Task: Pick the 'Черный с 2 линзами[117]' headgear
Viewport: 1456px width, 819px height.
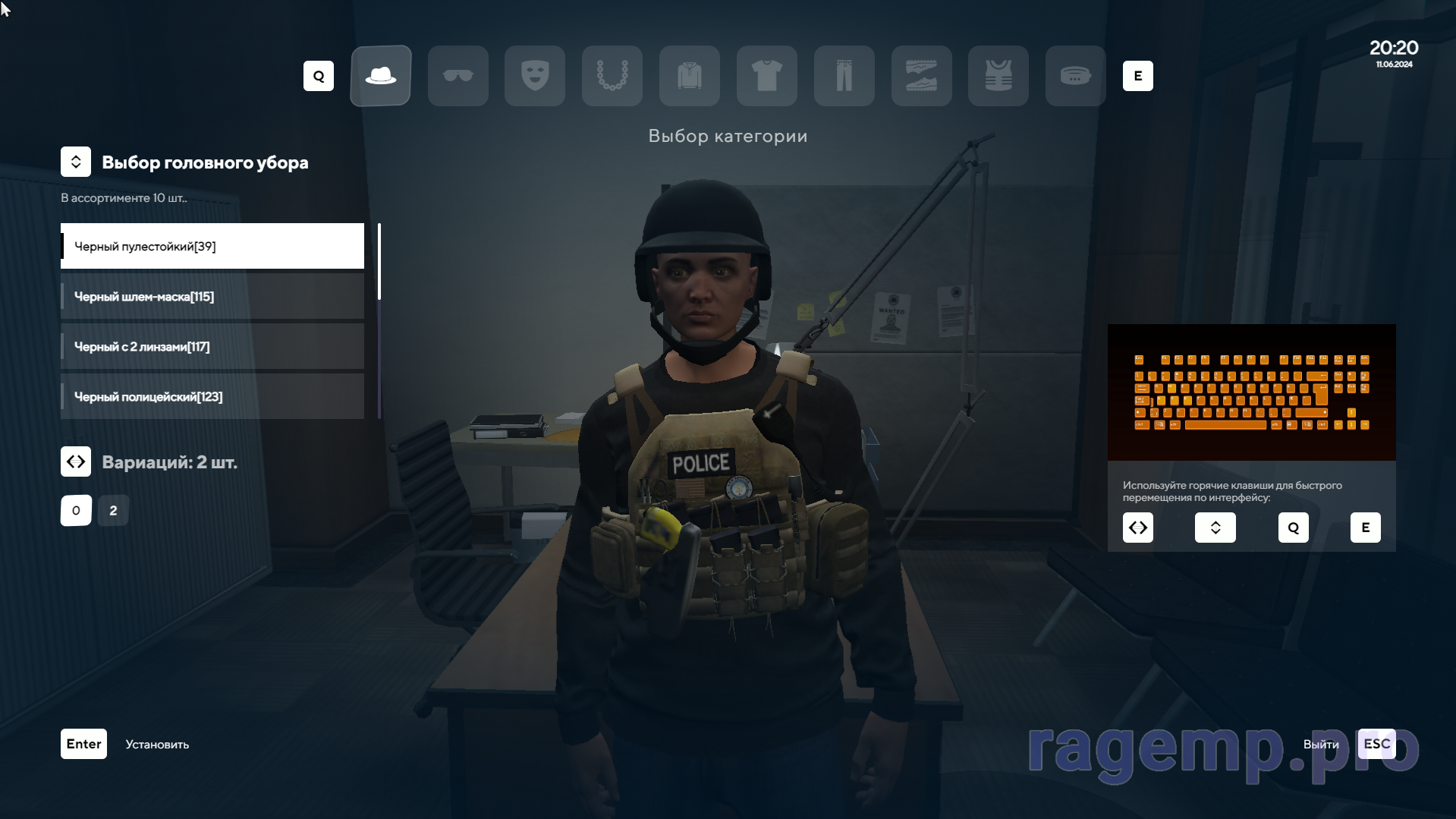Action: click(x=212, y=347)
